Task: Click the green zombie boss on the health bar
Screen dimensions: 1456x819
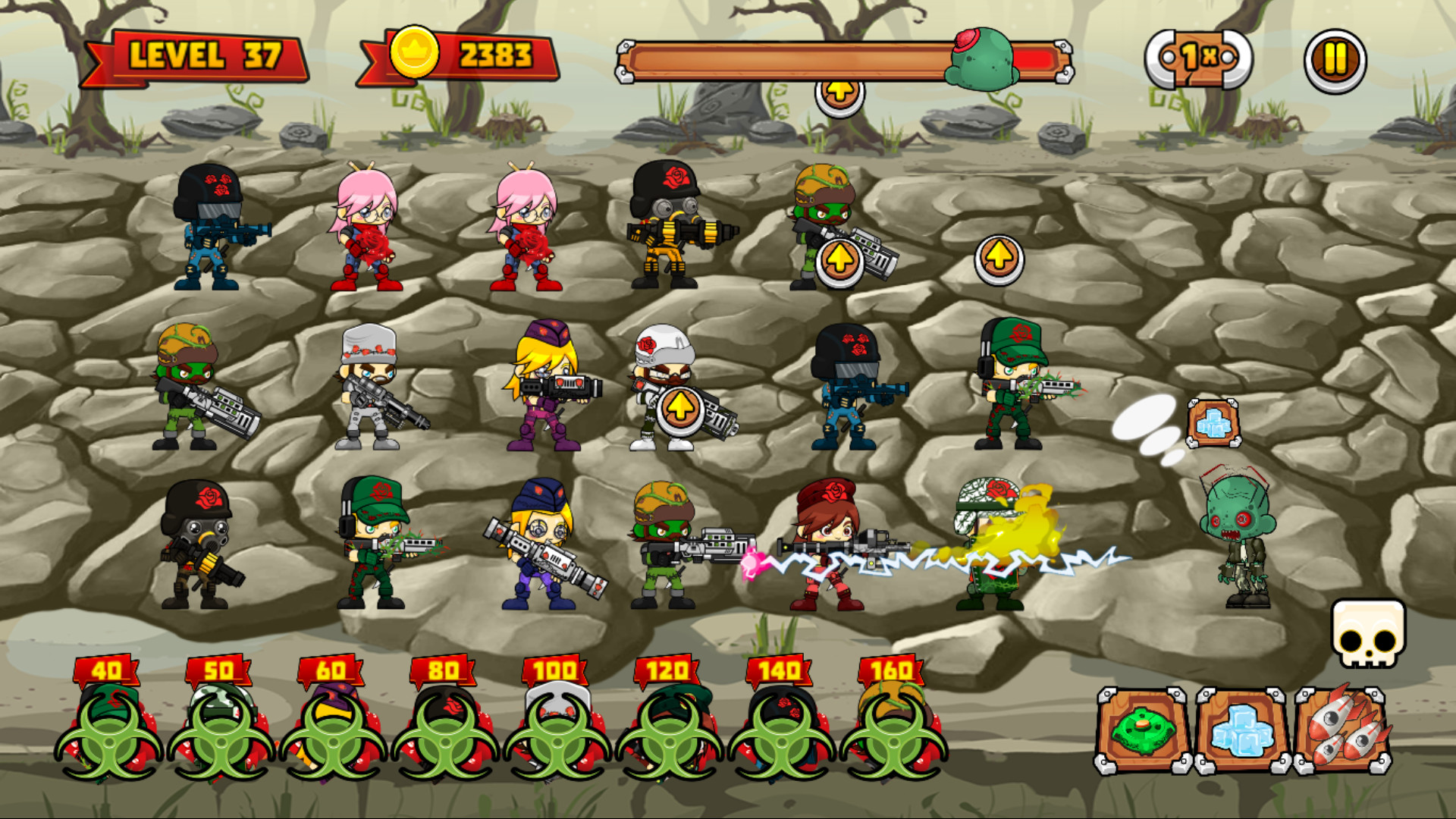Action: click(981, 56)
